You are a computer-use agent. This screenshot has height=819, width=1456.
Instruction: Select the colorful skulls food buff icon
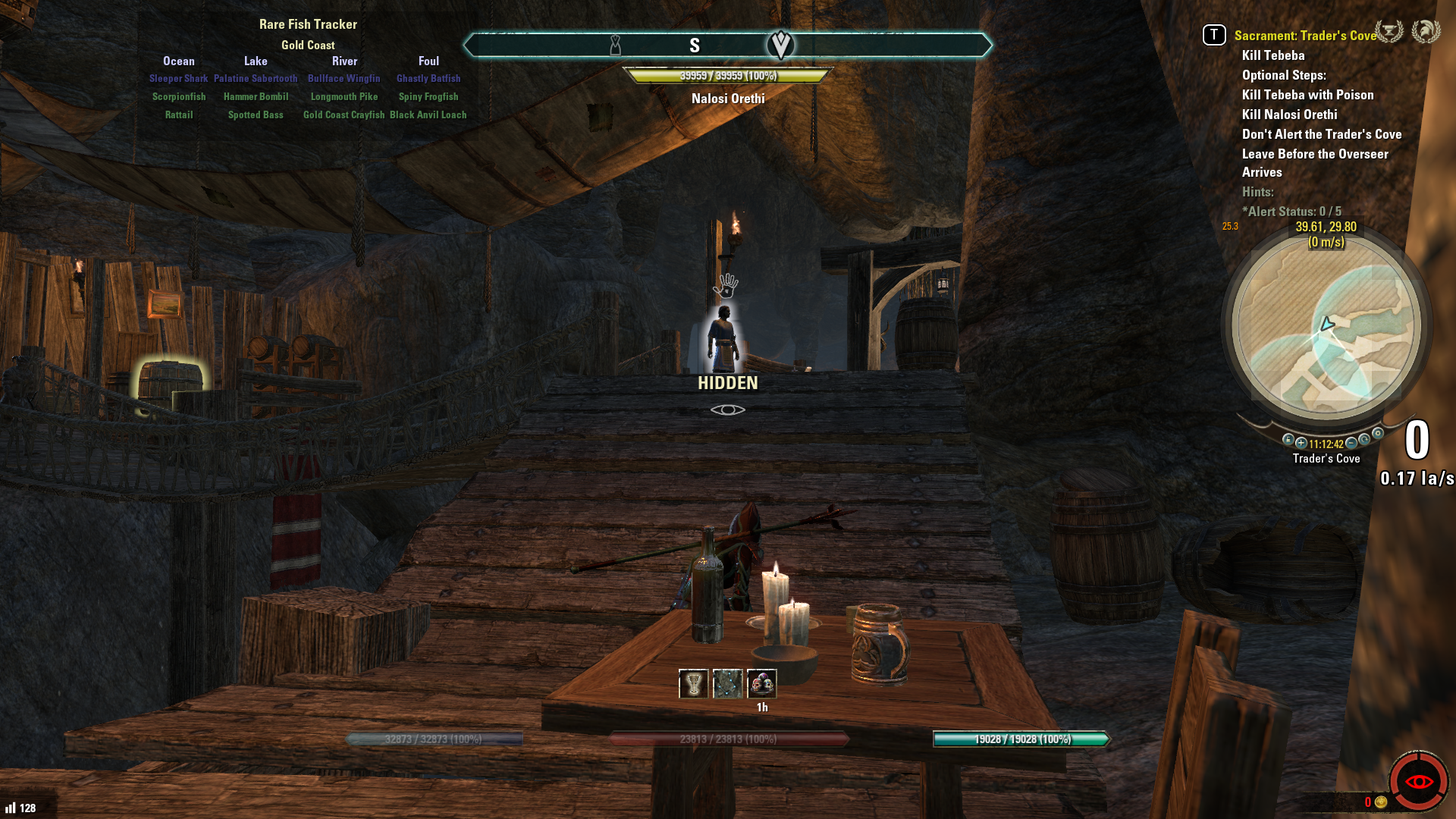click(x=762, y=683)
